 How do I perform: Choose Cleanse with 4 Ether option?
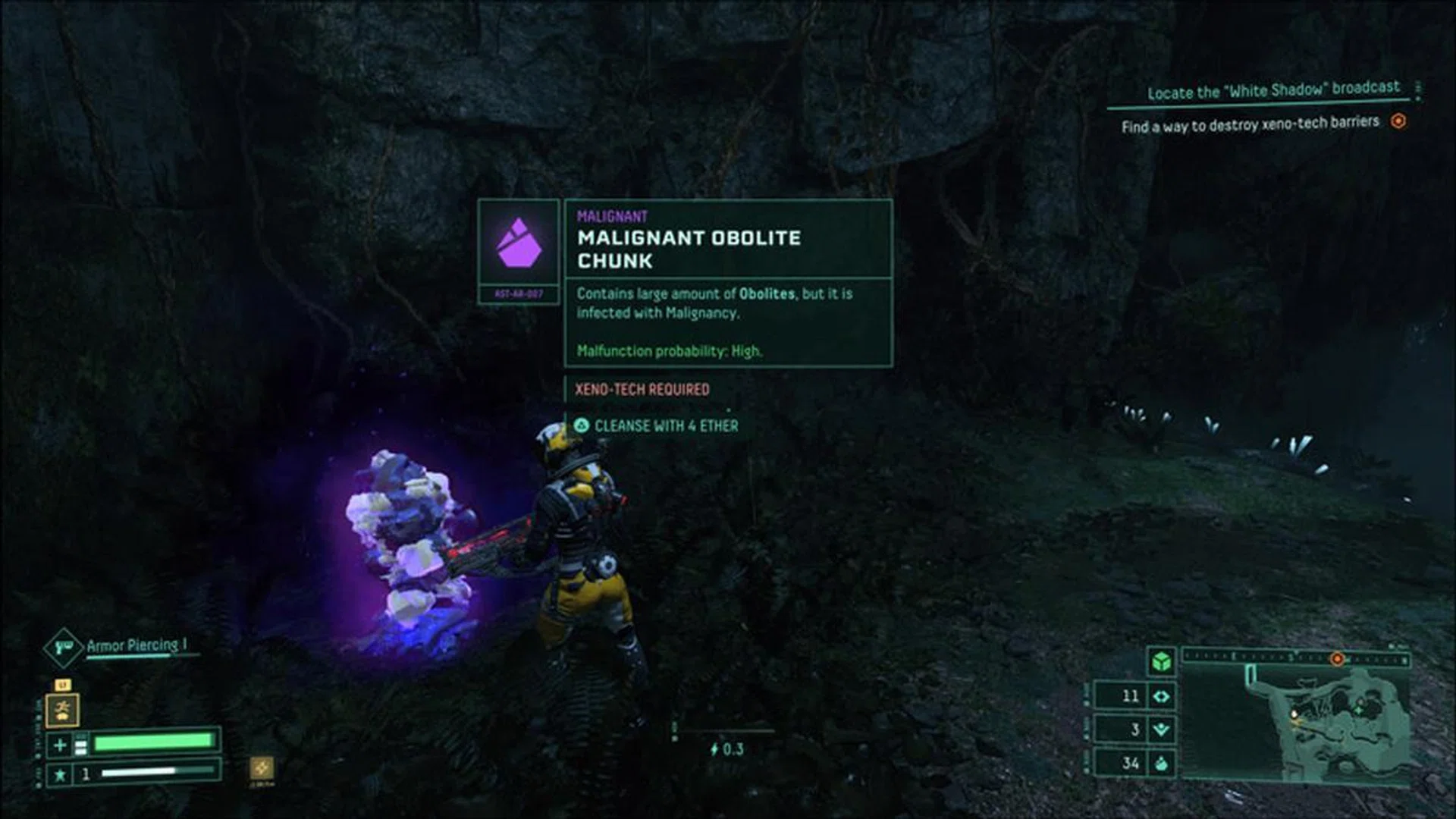(657, 426)
